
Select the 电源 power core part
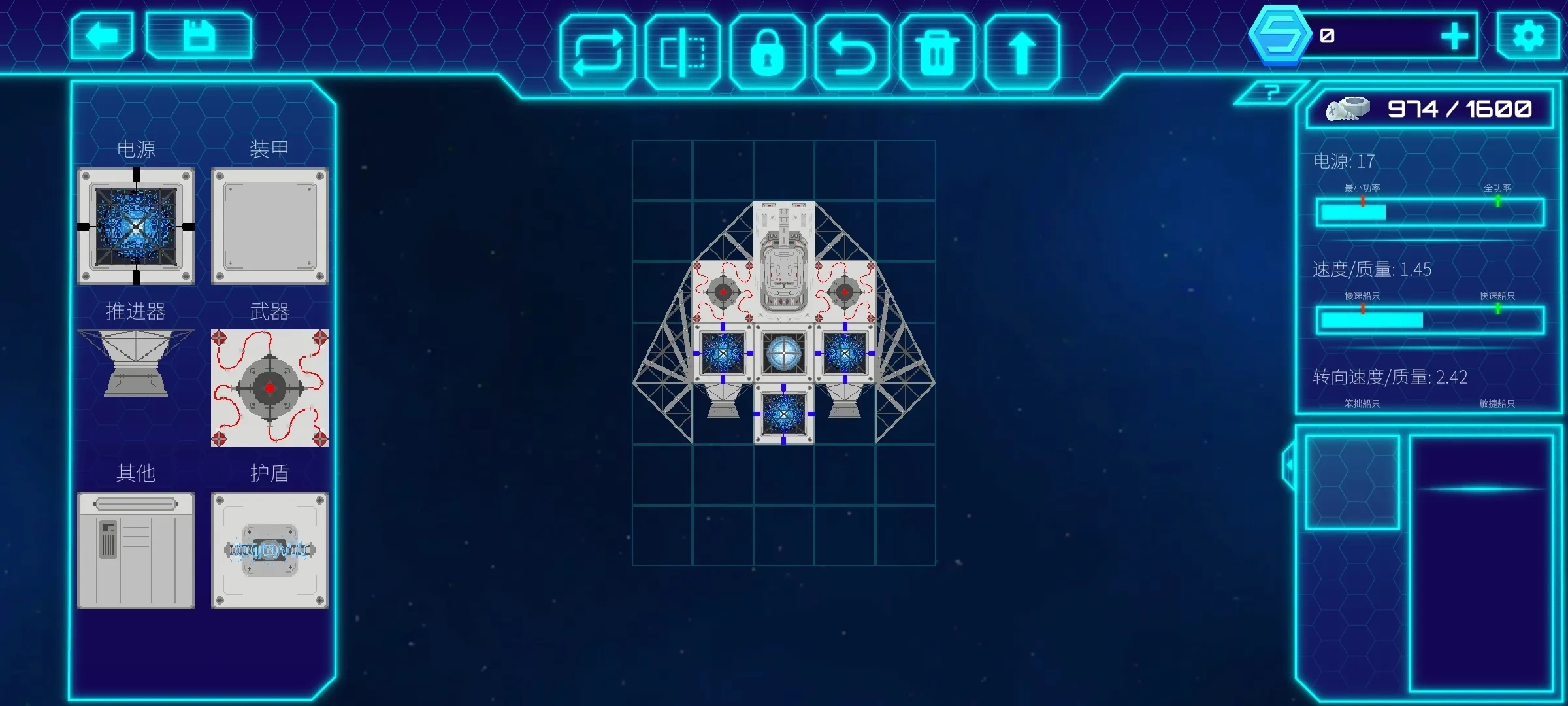(137, 226)
